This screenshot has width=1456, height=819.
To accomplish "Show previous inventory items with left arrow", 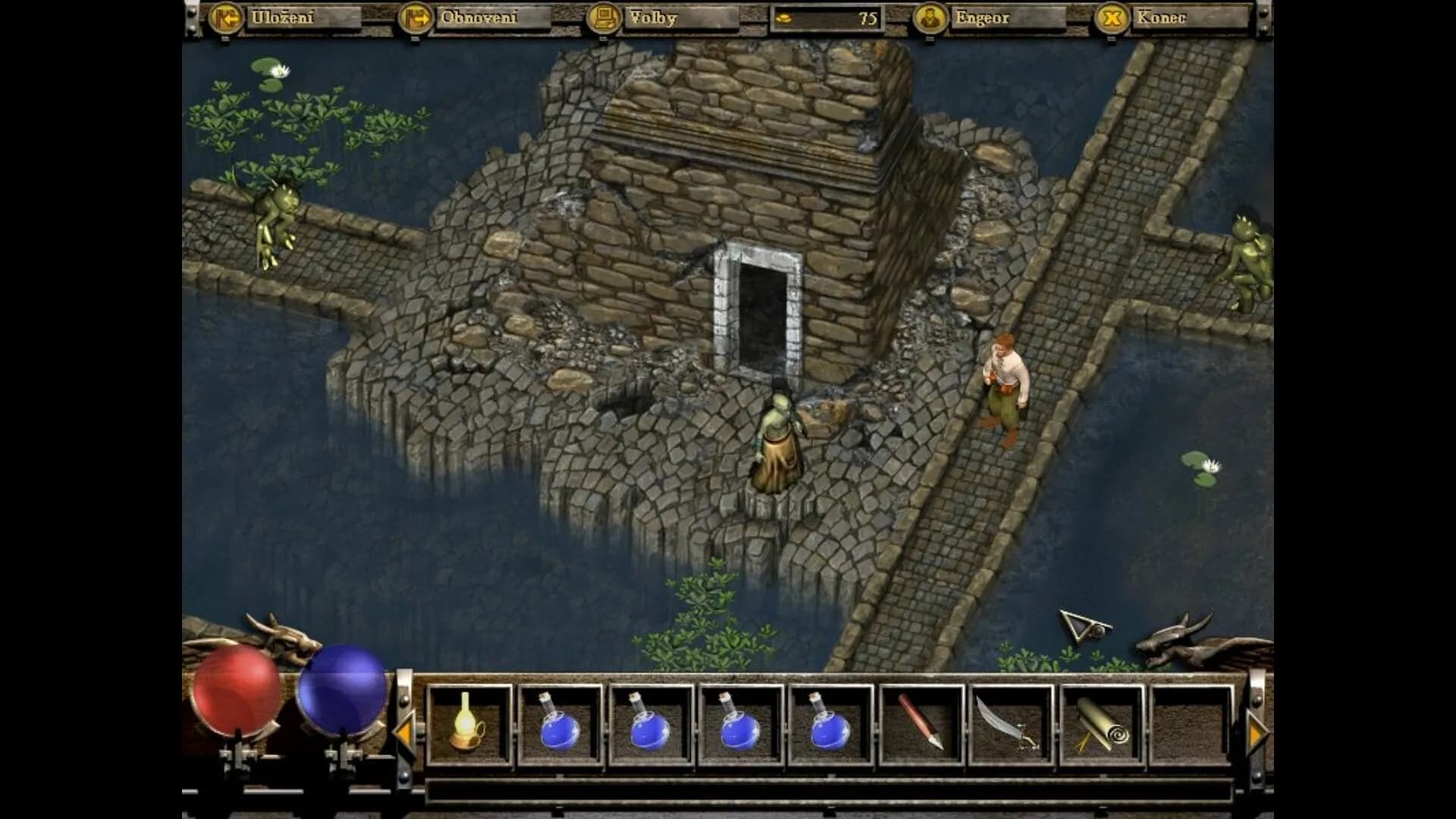I will point(403,733).
